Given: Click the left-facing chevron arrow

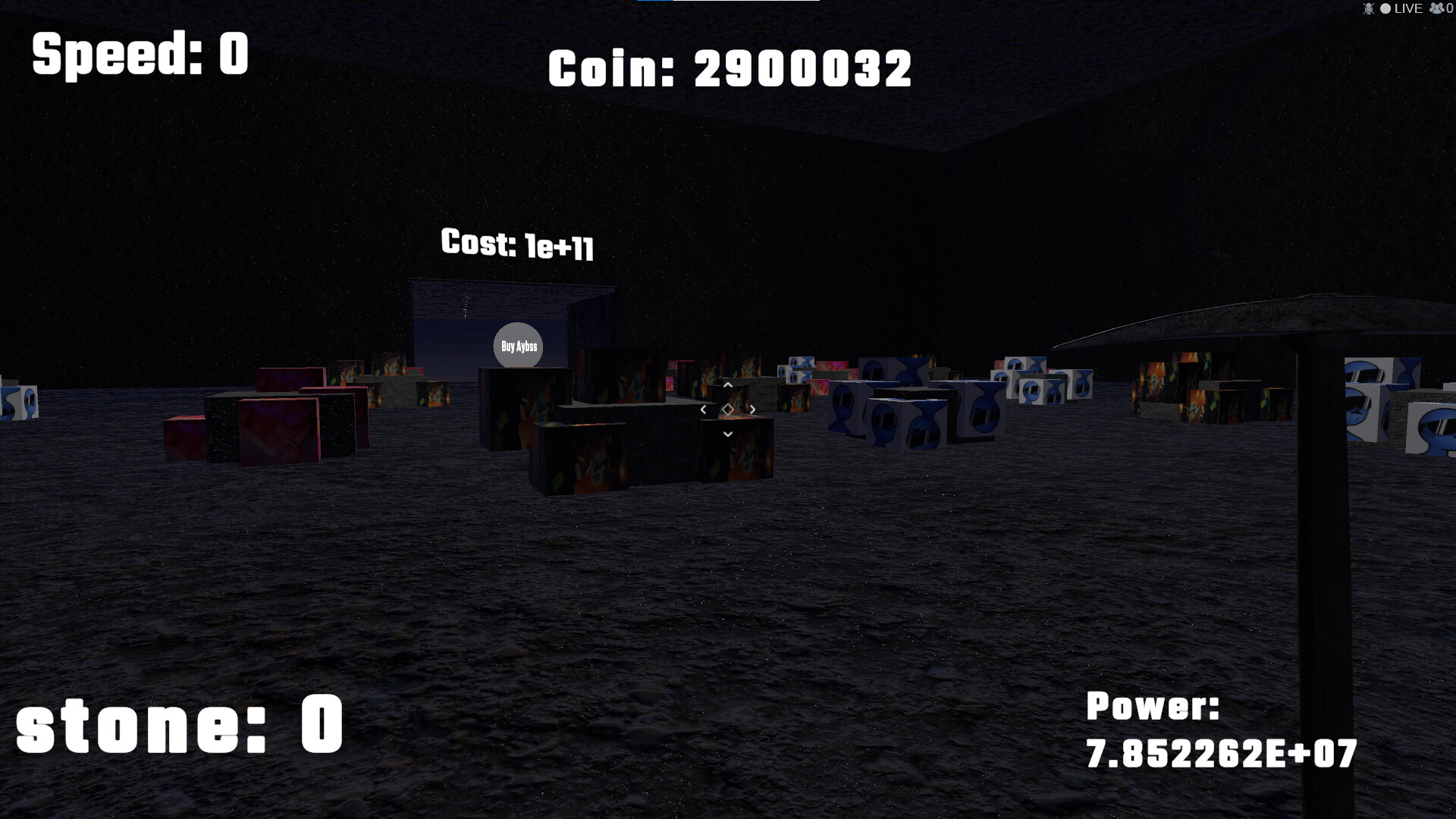Looking at the screenshot, I should (x=704, y=409).
